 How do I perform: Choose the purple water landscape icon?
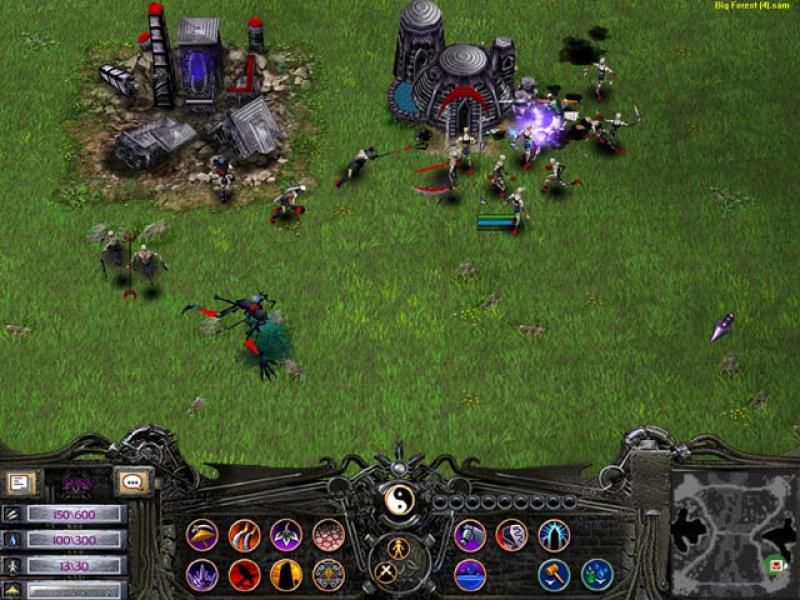[x=470, y=575]
